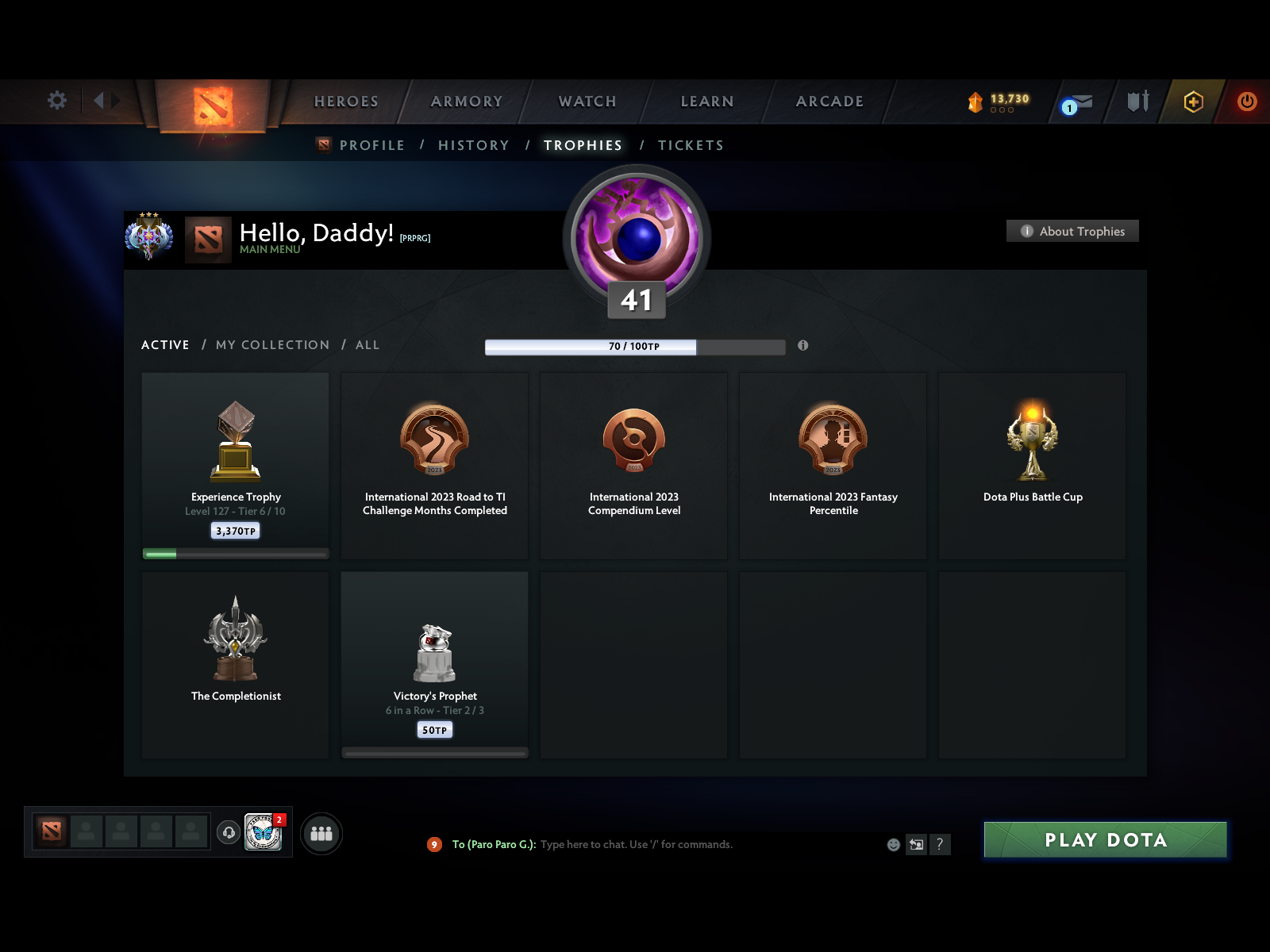Click the red power disconnect icon
Image resolution: width=1270 pixels, height=952 pixels.
(1245, 101)
